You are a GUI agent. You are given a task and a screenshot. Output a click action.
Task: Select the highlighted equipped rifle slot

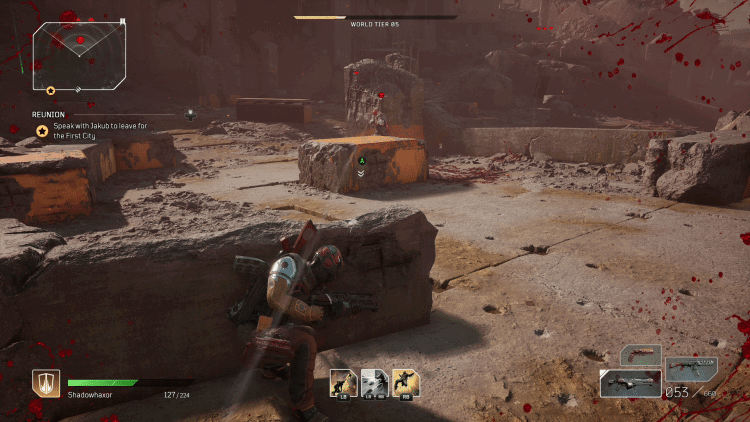click(630, 383)
